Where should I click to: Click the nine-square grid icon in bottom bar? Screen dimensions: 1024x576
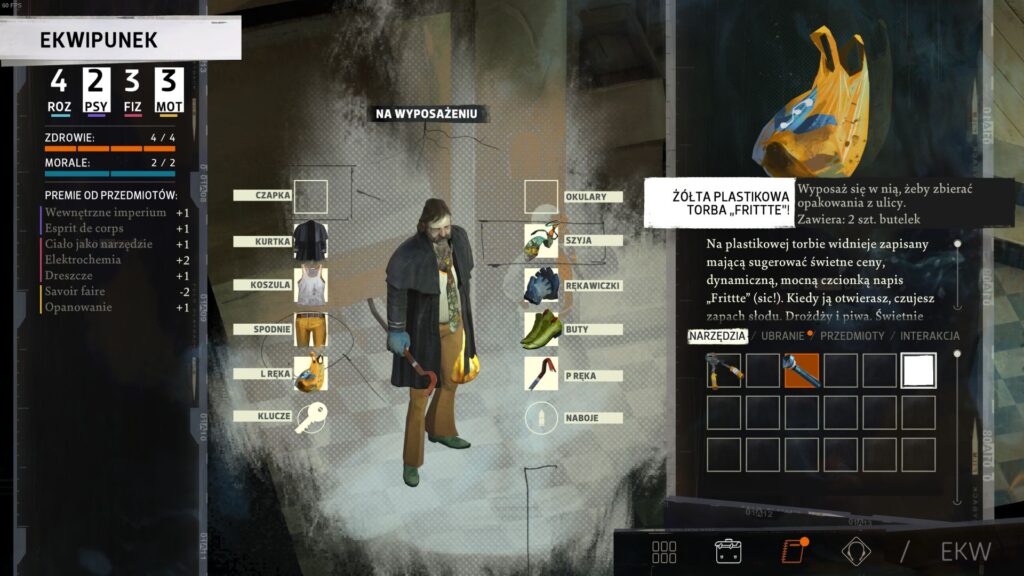(664, 551)
